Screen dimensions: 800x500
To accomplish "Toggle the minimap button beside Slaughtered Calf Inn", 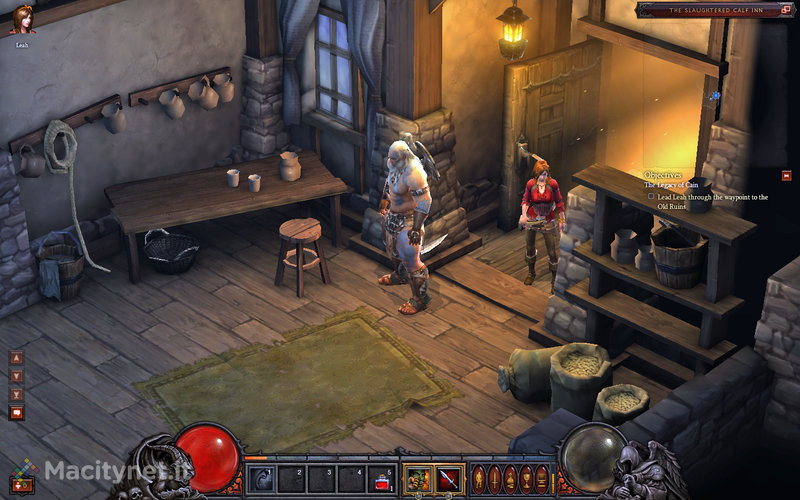I will [784, 9].
